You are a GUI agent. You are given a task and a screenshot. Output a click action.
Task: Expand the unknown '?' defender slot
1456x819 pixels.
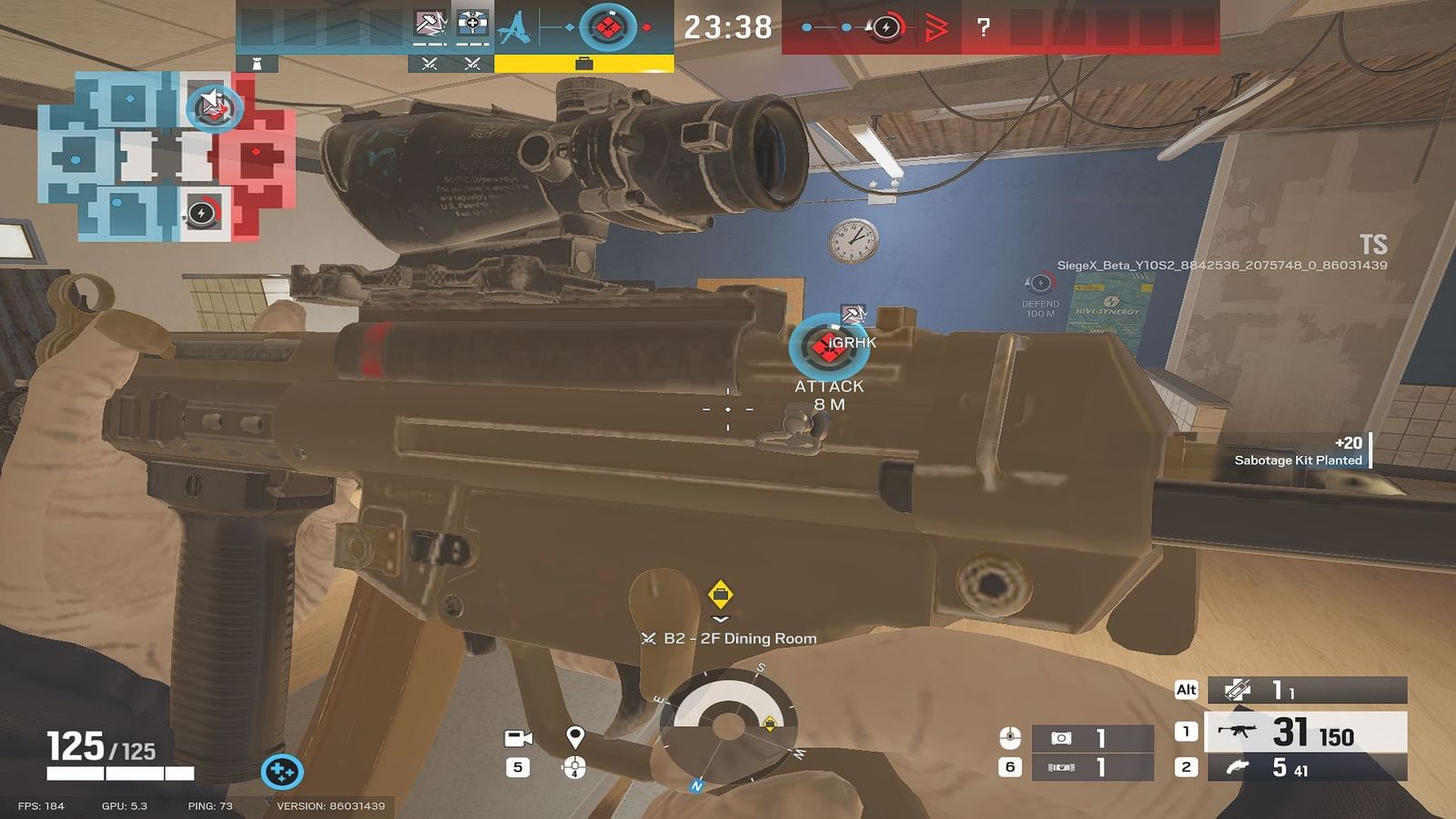986,25
